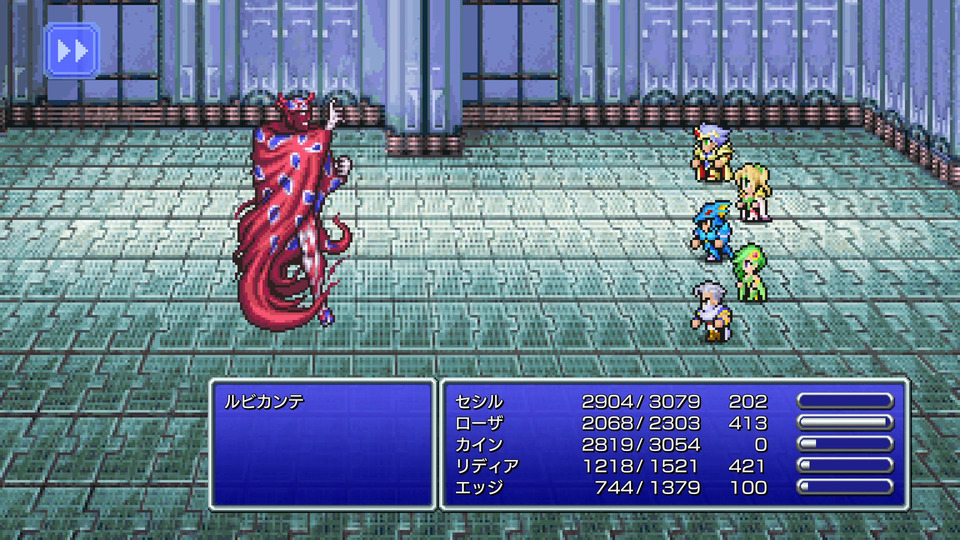Image resolution: width=960 pixels, height=540 pixels.
Task: Click リディア in the party window
Action: pos(487,466)
